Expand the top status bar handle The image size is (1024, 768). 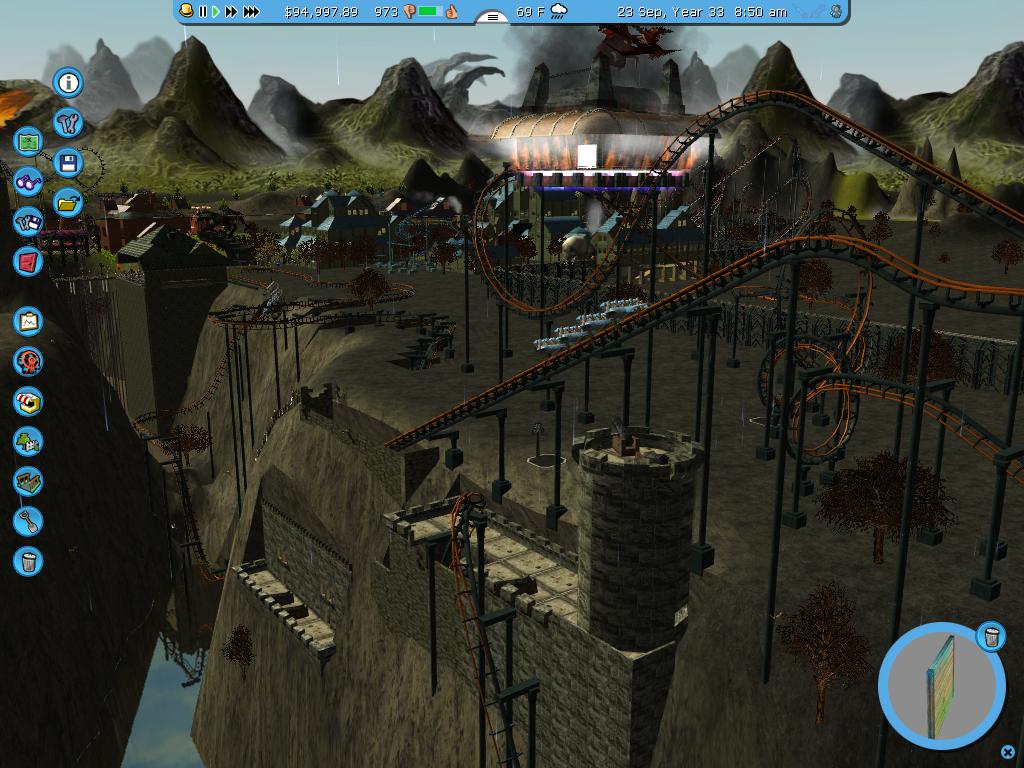492,17
